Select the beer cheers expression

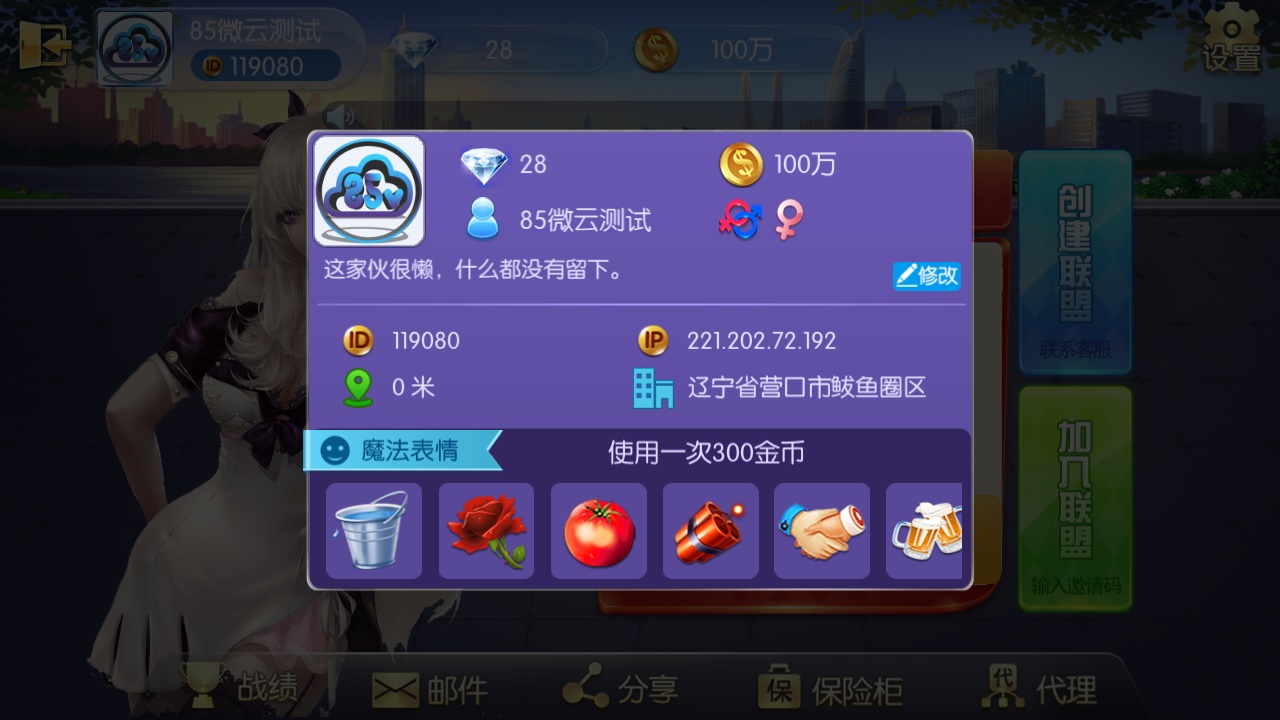point(928,531)
